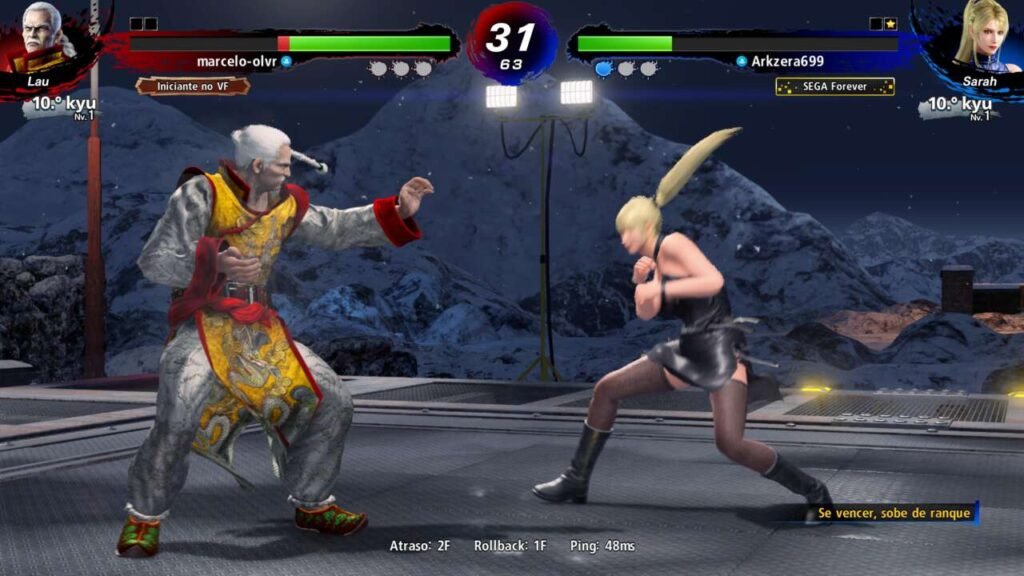Click the "Iniciante no VF" title plate
The height and width of the screenshot is (576, 1024).
pyautogui.click(x=192, y=86)
